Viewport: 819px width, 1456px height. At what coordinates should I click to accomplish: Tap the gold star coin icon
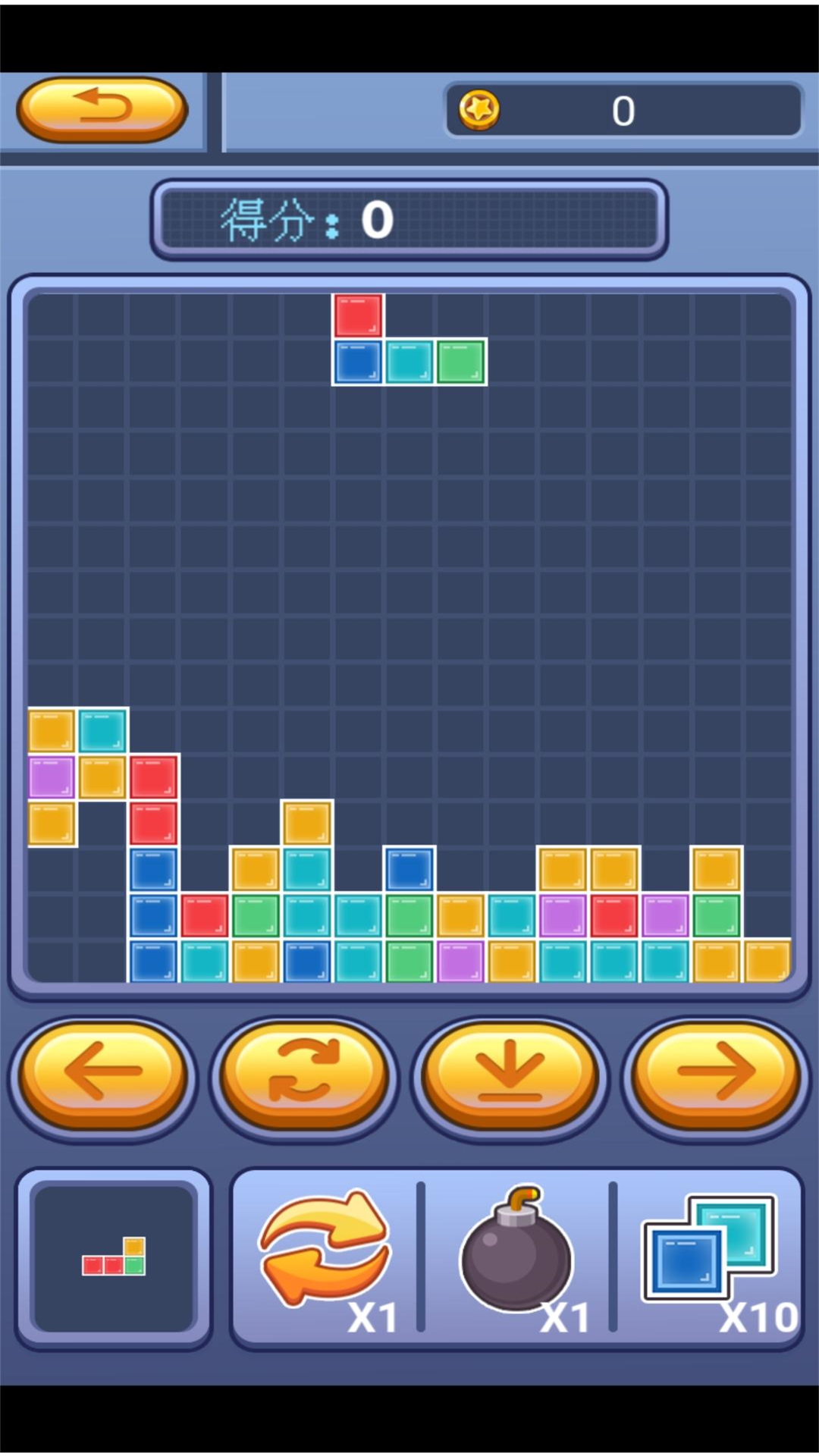pos(479,110)
